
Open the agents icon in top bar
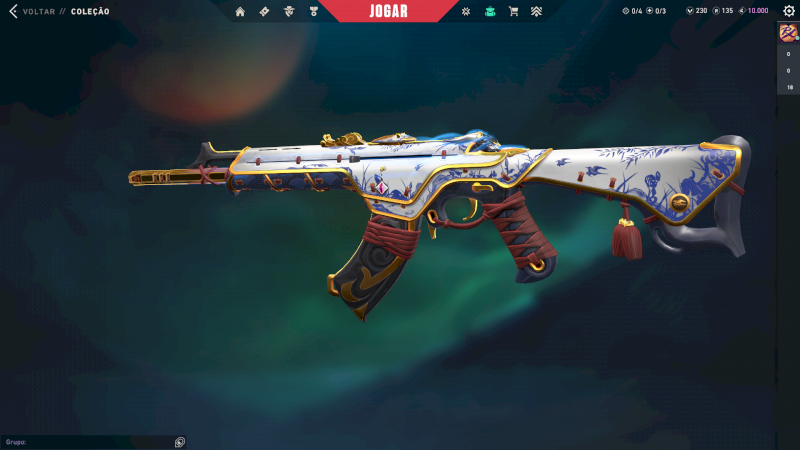click(x=289, y=11)
